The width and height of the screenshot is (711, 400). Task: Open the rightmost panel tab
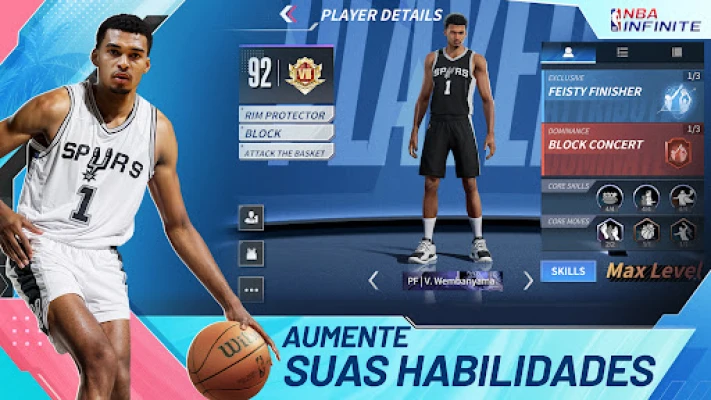pos(676,51)
